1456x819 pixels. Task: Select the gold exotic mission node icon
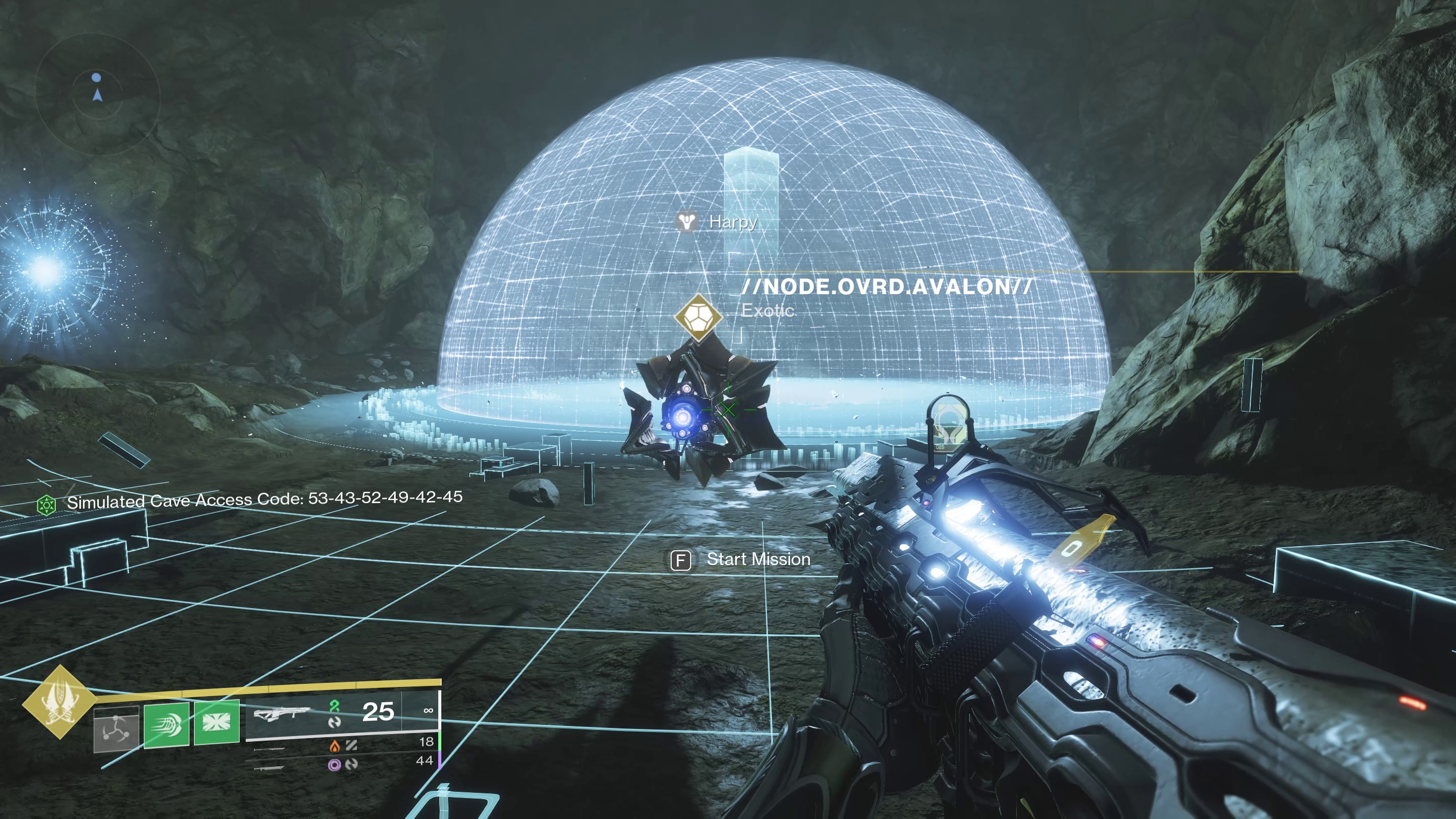[x=698, y=317]
